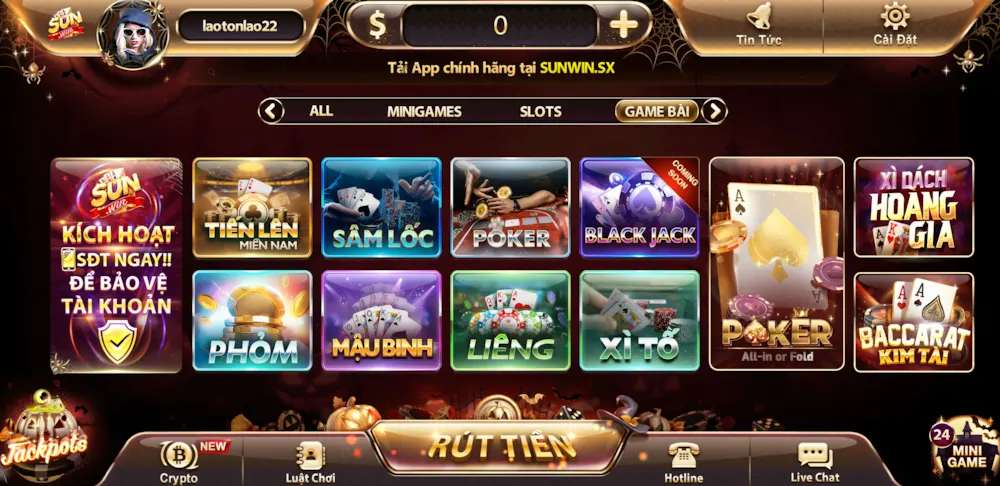Open the Tin Tức news bell

point(758,23)
